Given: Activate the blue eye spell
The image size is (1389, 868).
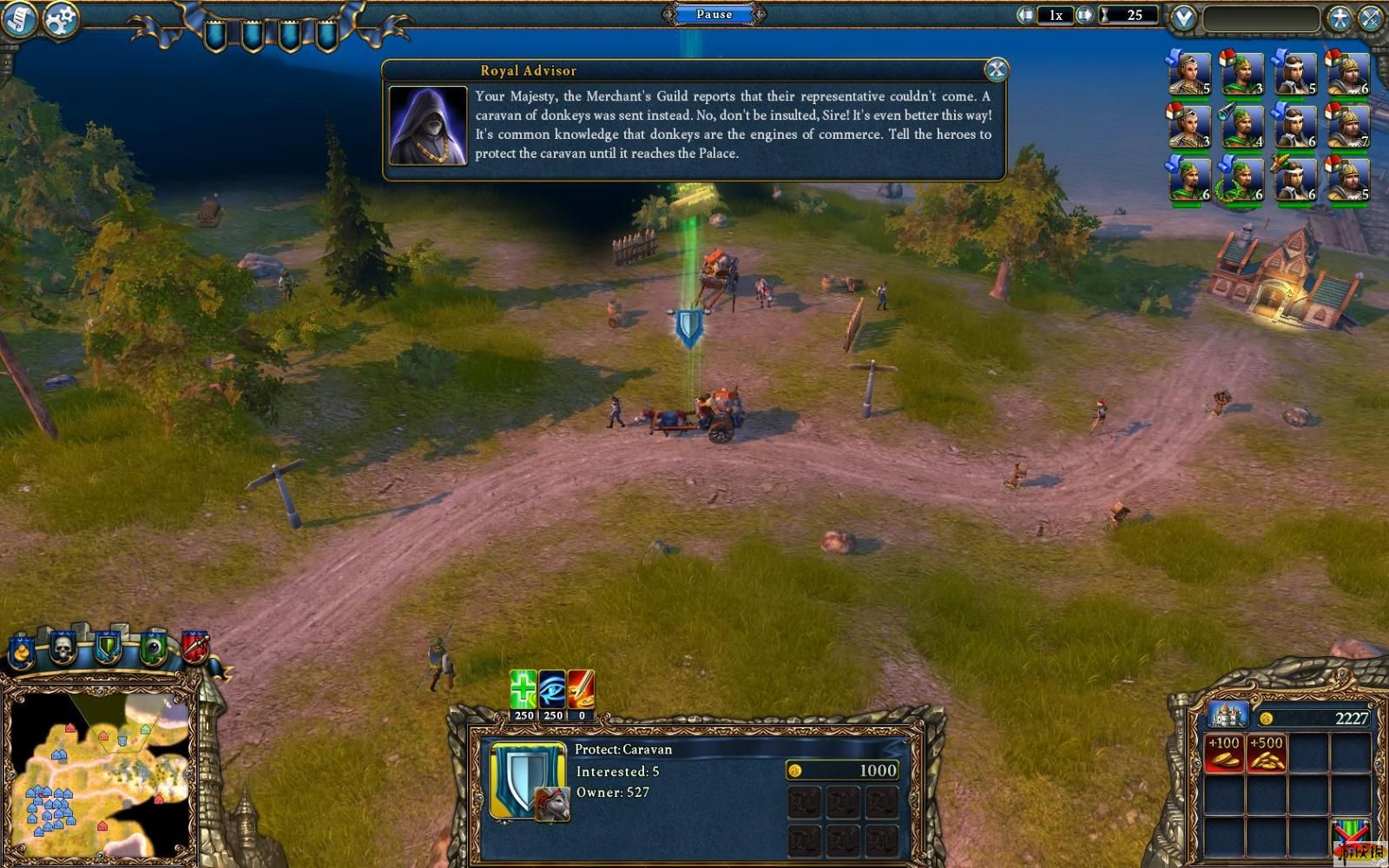Looking at the screenshot, I should [552, 689].
